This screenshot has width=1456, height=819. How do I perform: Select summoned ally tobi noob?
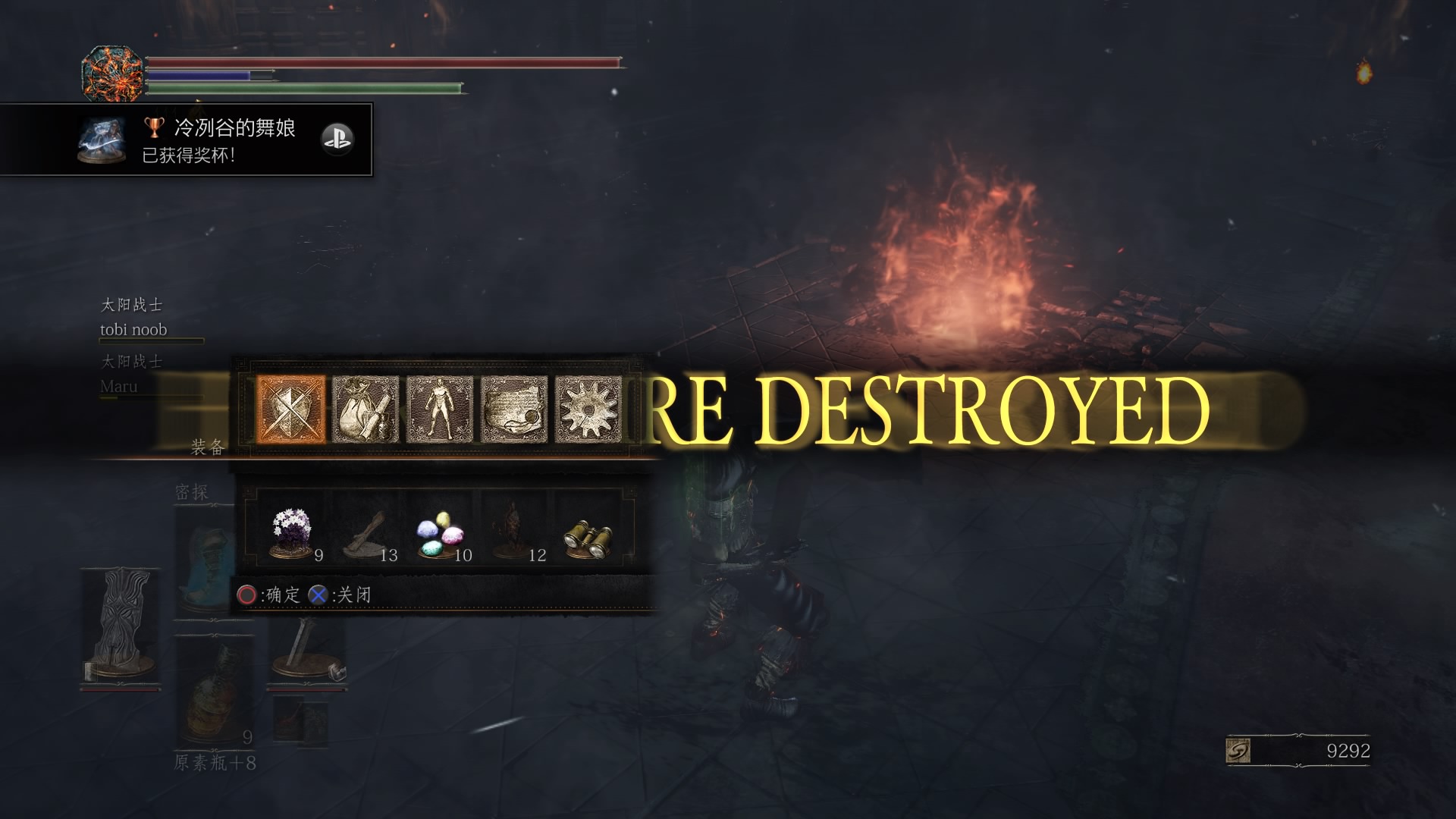(x=133, y=329)
